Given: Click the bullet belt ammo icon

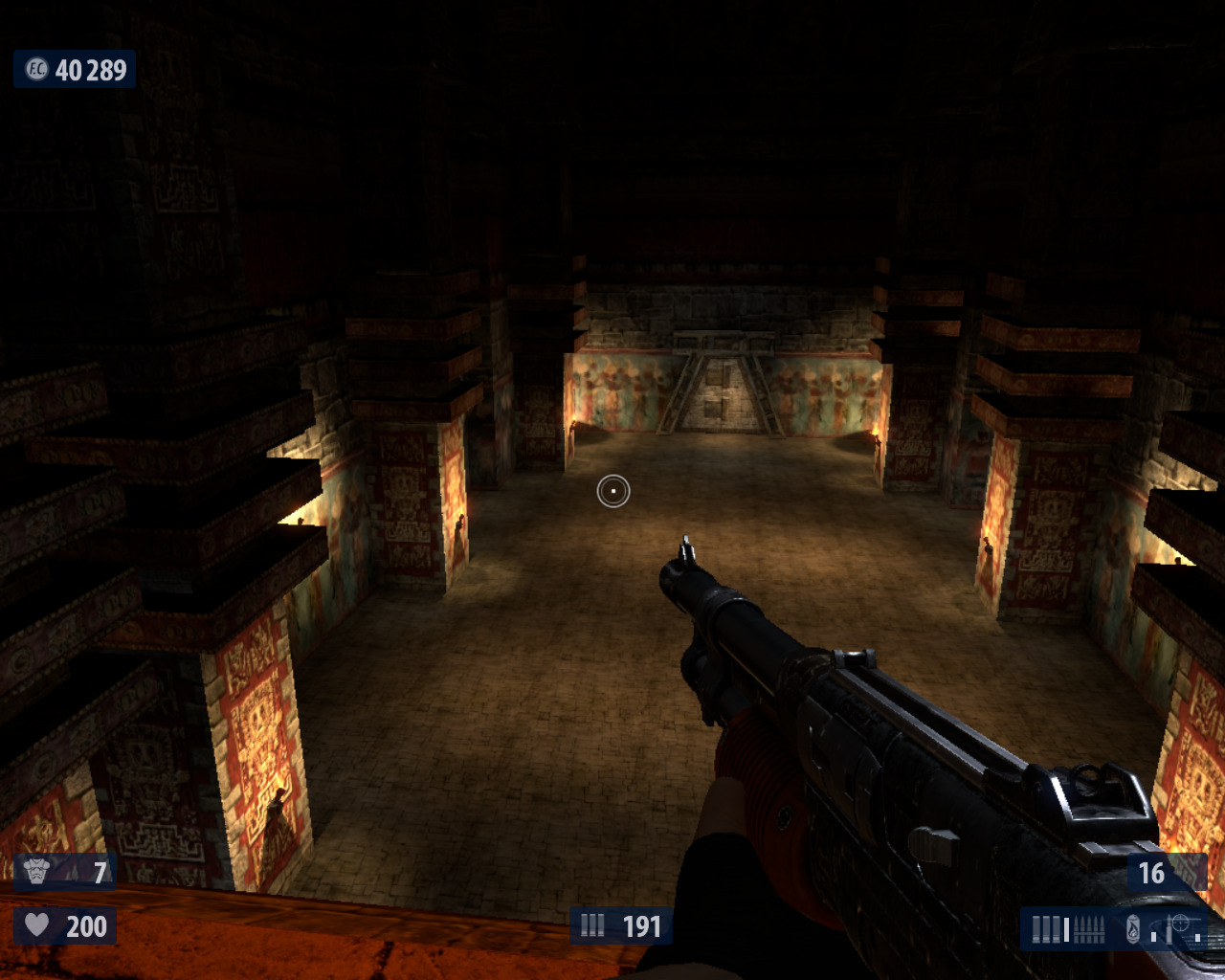Looking at the screenshot, I should pos(1090,929).
